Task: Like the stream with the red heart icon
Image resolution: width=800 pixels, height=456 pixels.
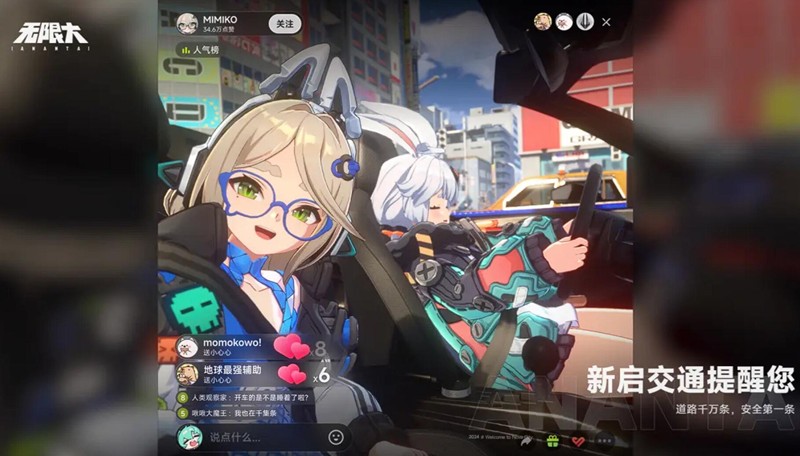Action: coord(577,440)
